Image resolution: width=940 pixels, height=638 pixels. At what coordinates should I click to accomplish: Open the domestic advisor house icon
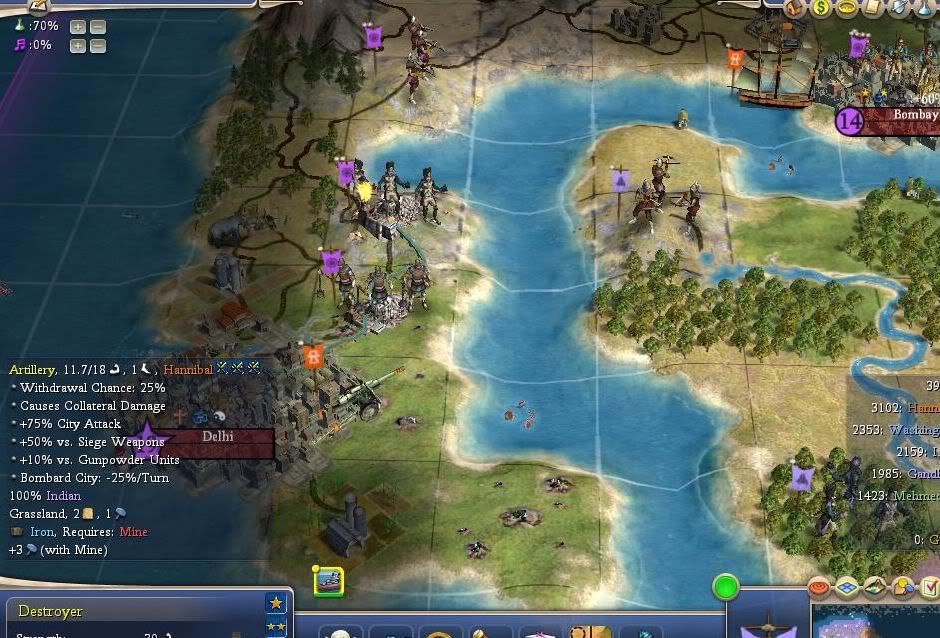tap(797, 8)
